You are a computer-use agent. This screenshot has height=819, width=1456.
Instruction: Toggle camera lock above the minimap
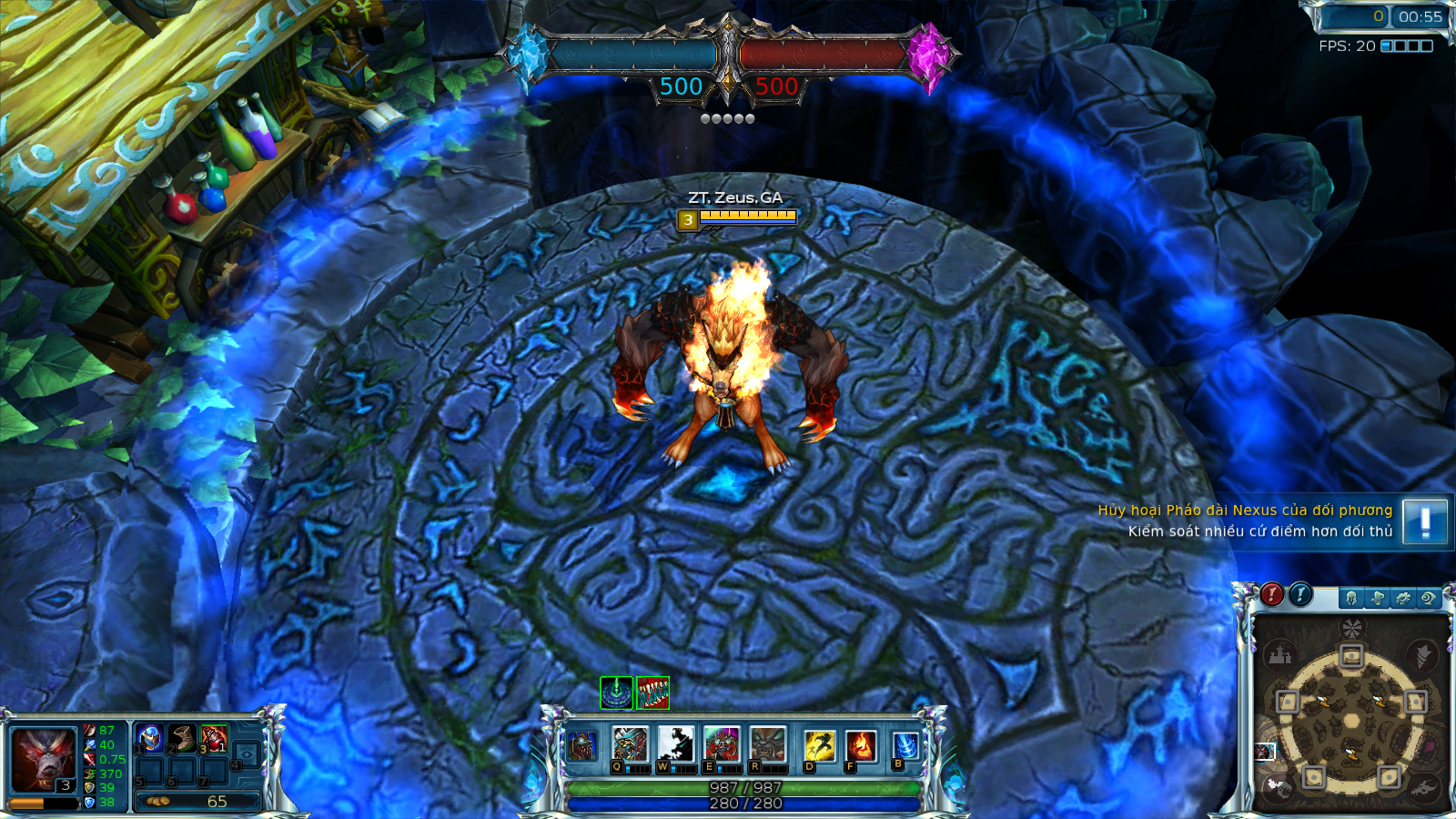pos(1430,597)
